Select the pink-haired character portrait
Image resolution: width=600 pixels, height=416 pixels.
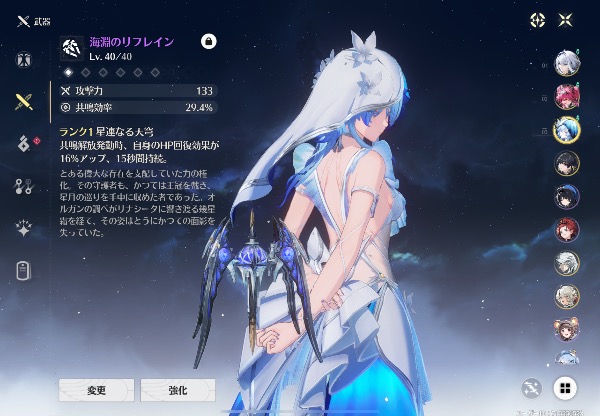click(566, 97)
